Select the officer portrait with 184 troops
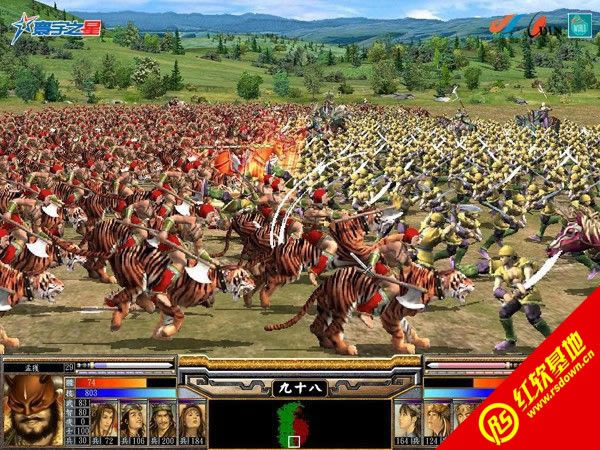This screenshot has height=450, width=600. coord(191,418)
